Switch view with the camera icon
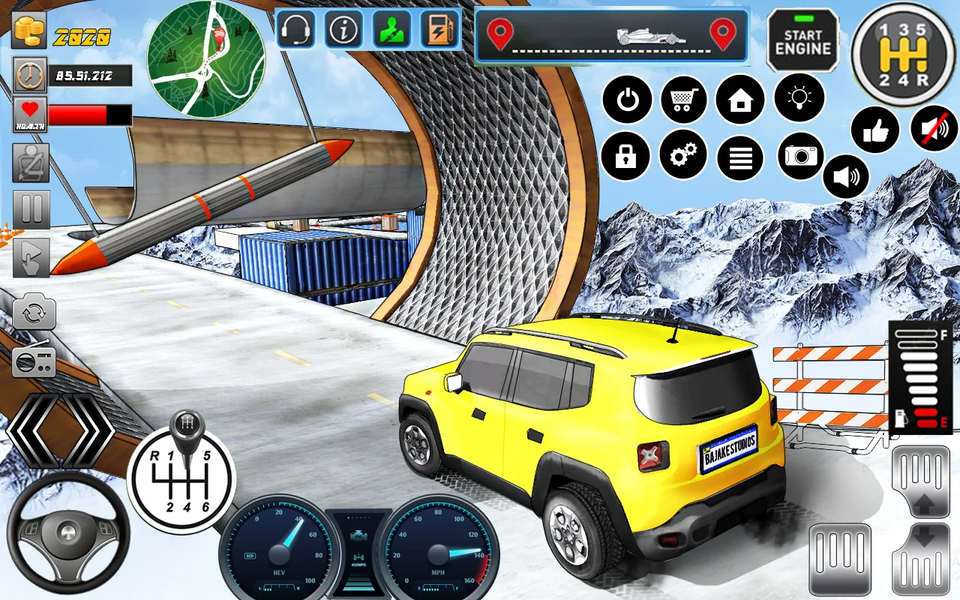 [x=800, y=155]
